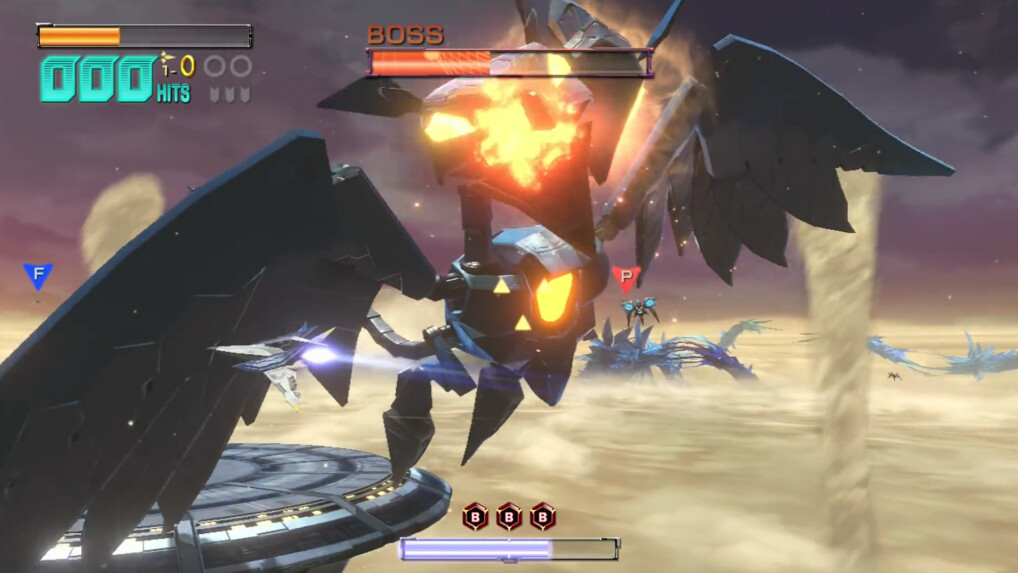Viewport: 1018px width, 573px height.
Task: Select the red P teammate marker
Action: [625, 277]
